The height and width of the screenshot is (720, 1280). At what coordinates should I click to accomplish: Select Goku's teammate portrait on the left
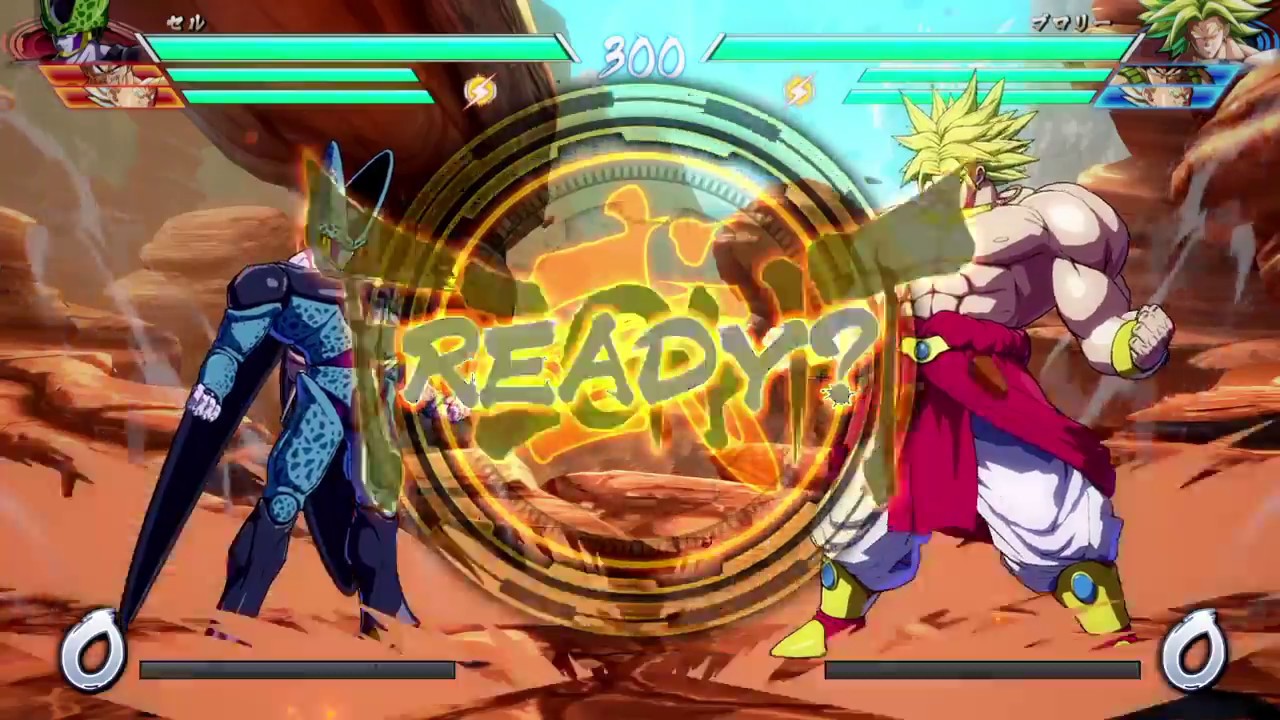115,73
